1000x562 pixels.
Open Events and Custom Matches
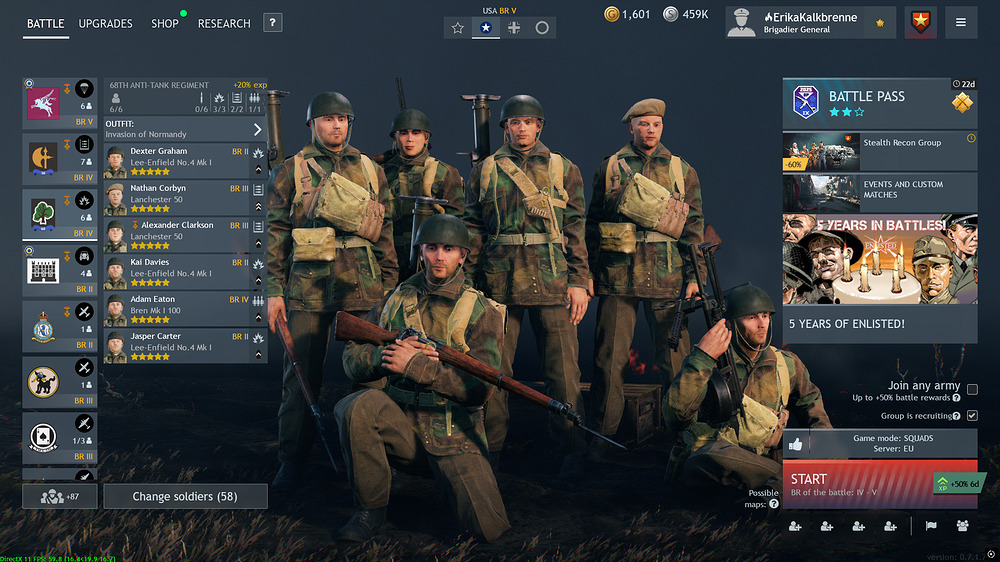(x=879, y=192)
